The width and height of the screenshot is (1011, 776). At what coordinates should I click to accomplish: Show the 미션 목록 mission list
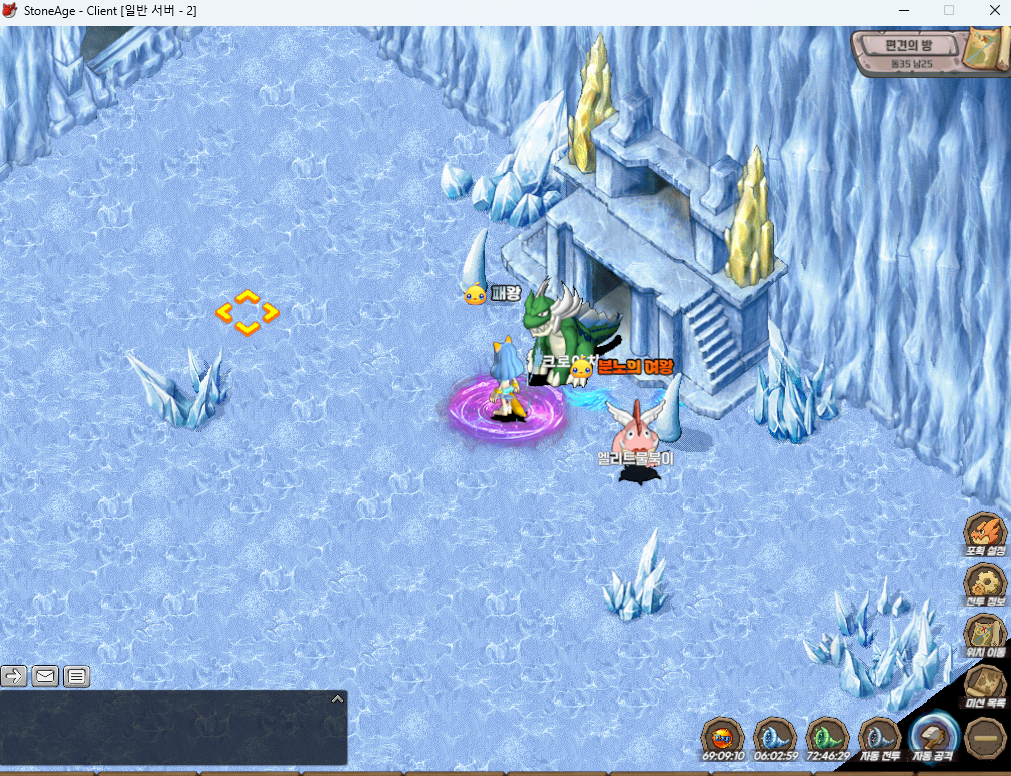click(984, 685)
